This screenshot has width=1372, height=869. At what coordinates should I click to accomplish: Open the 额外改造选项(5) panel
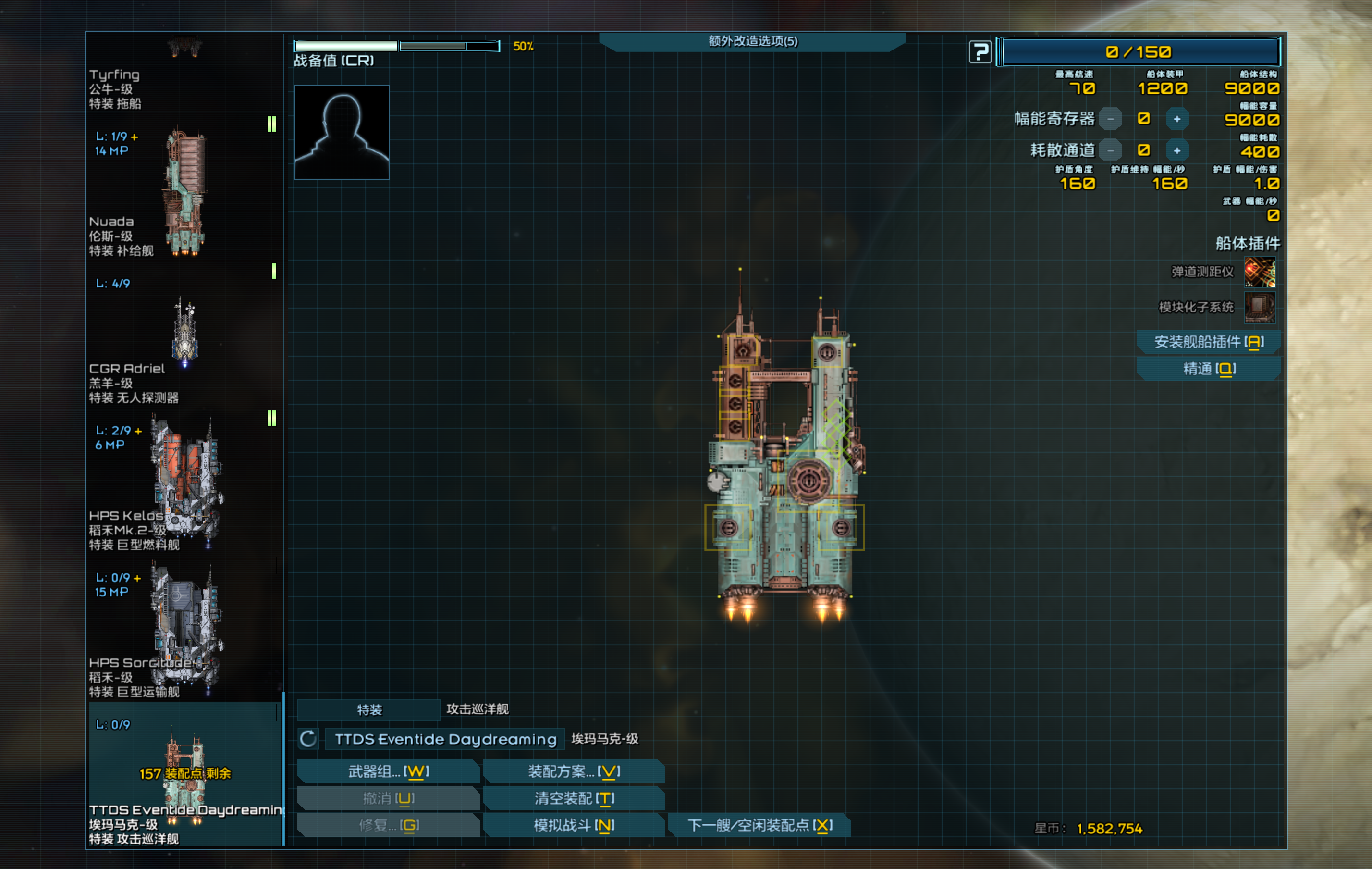click(752, 41)
